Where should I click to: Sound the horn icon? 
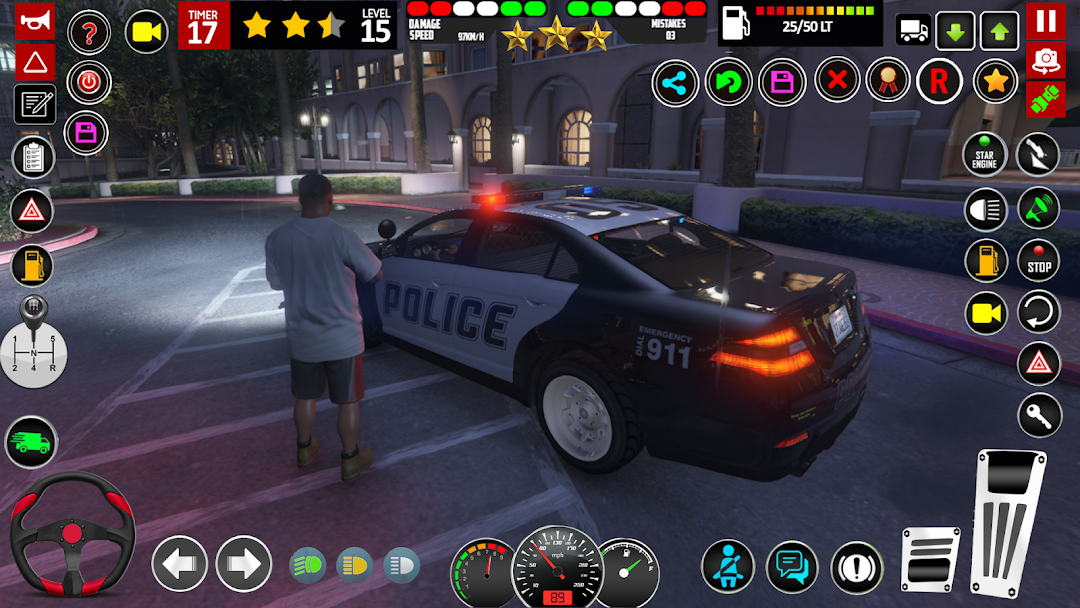[34, 20]
